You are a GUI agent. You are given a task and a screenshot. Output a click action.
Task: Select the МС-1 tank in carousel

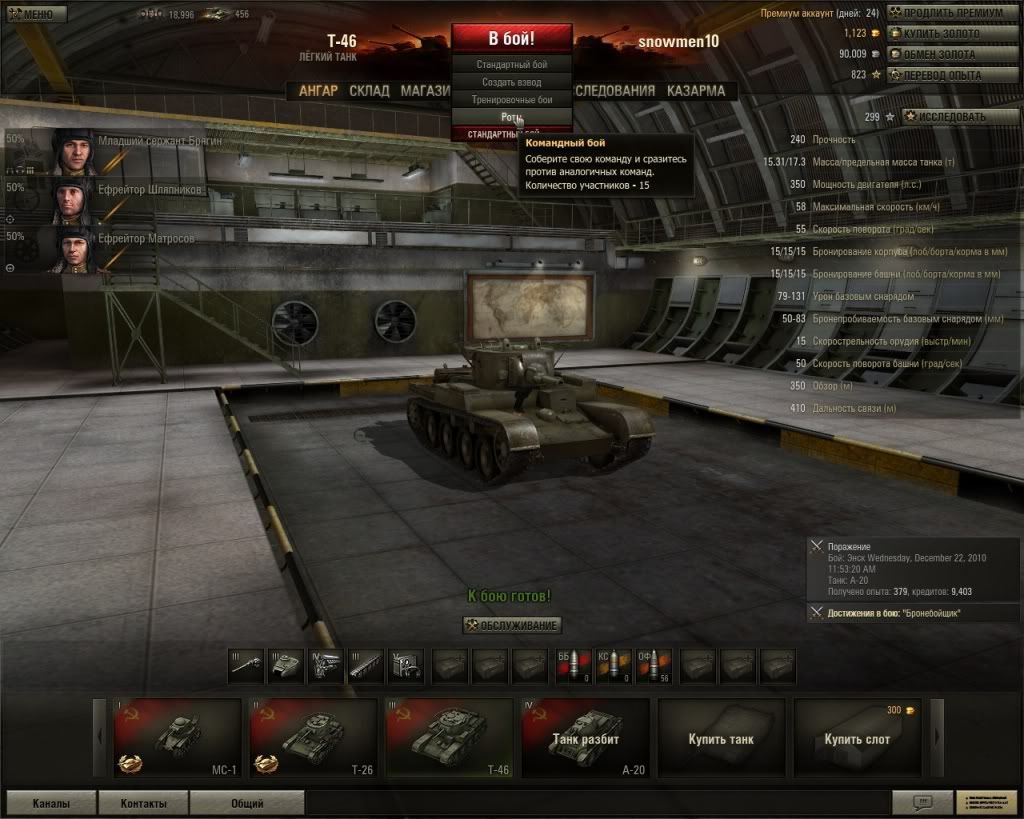point(177,738)
